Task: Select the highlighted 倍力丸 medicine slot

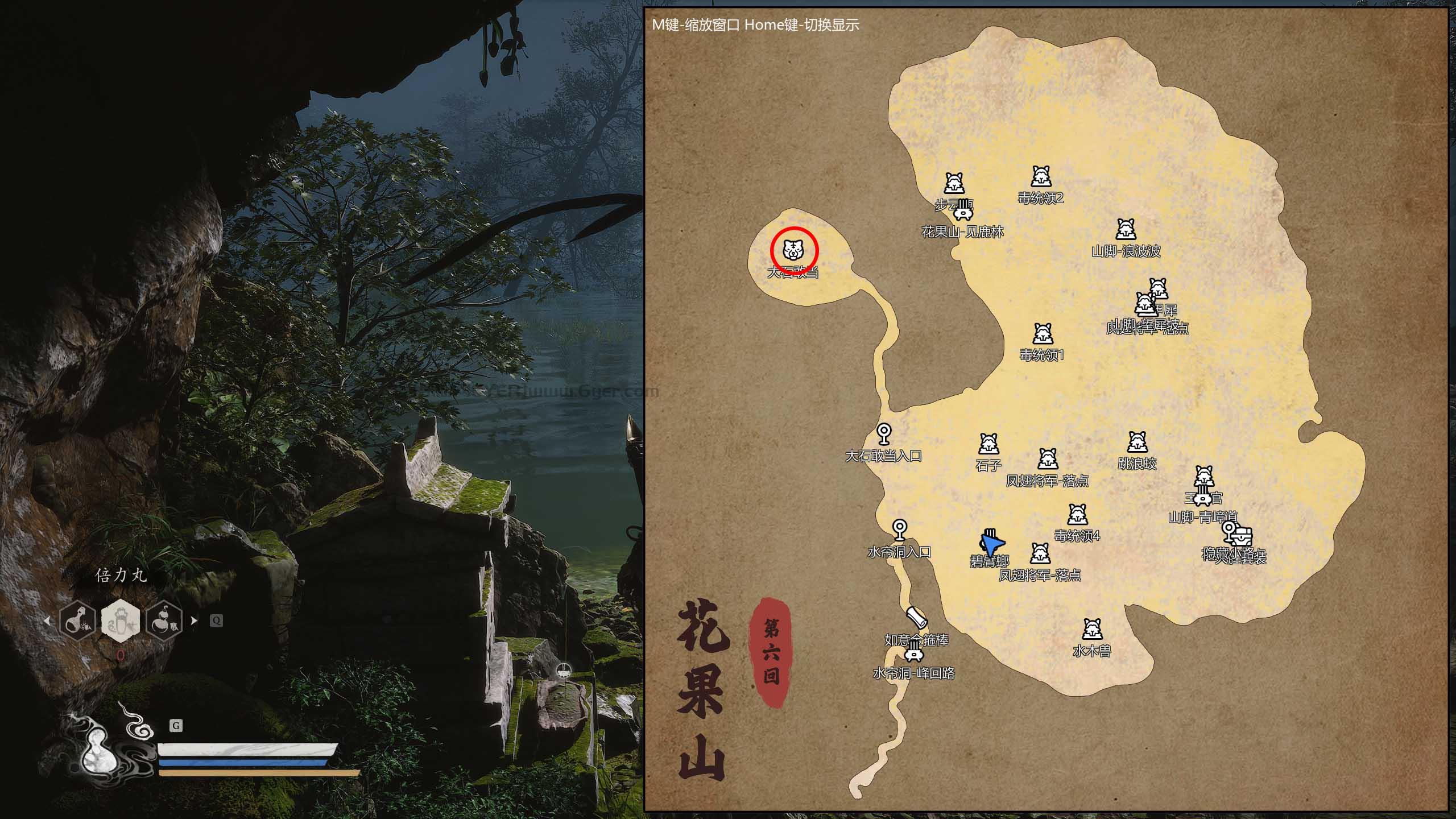Action: coord(122,621)
